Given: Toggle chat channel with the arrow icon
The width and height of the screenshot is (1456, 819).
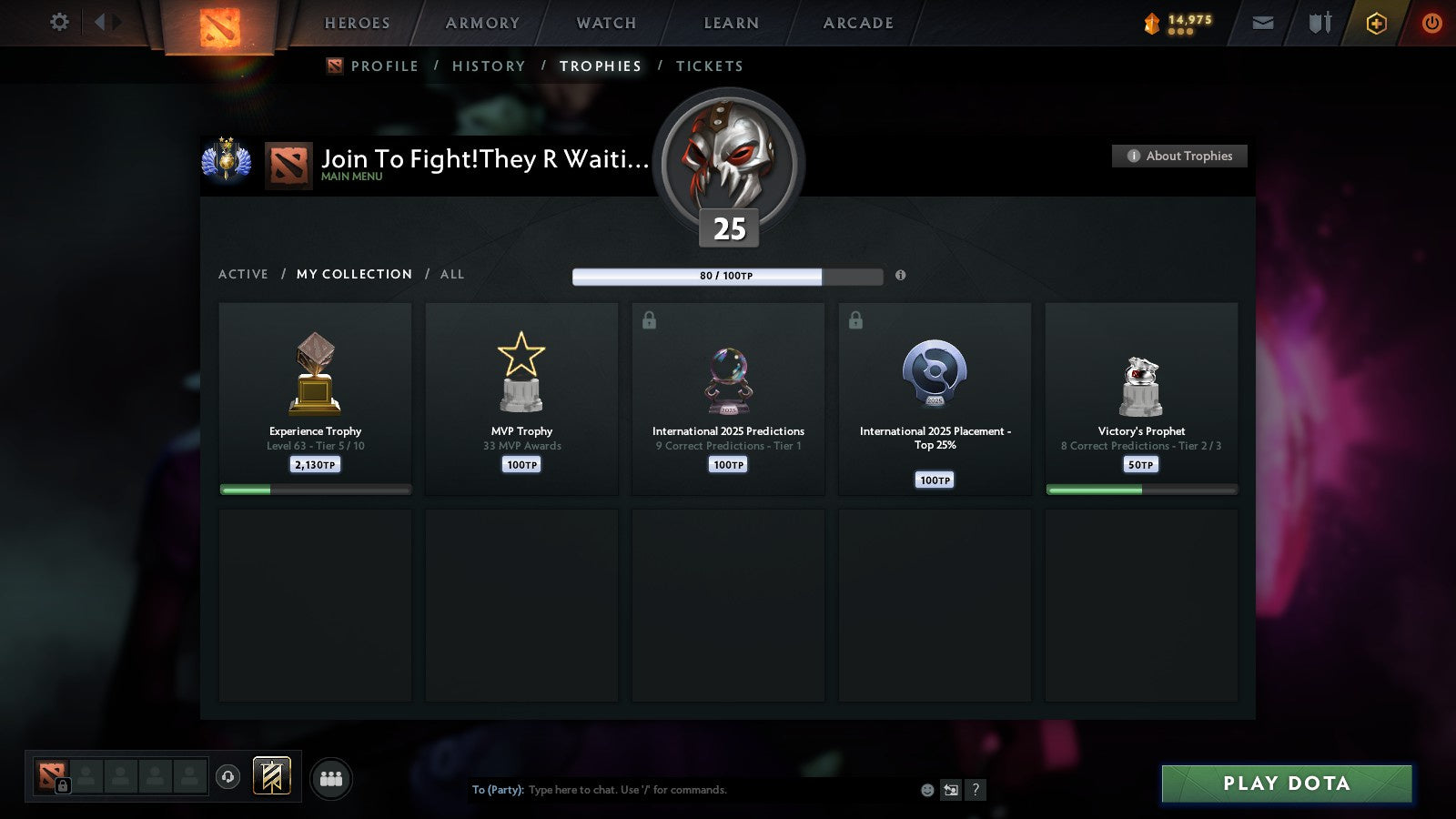Looking at the screenshot, I should pyautogui.click(x=950, y=790).
